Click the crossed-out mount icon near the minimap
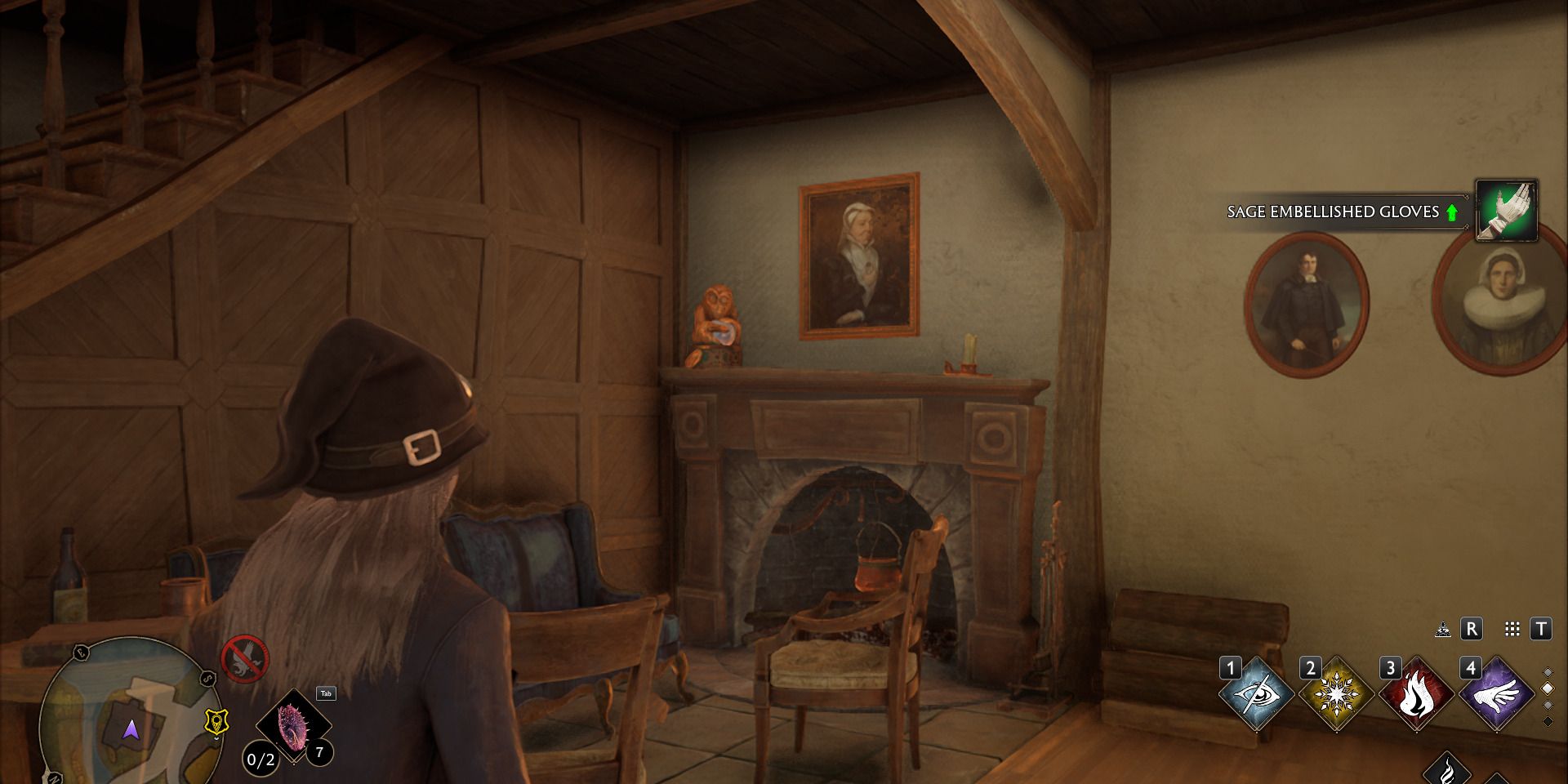 (x=245, y=659)
